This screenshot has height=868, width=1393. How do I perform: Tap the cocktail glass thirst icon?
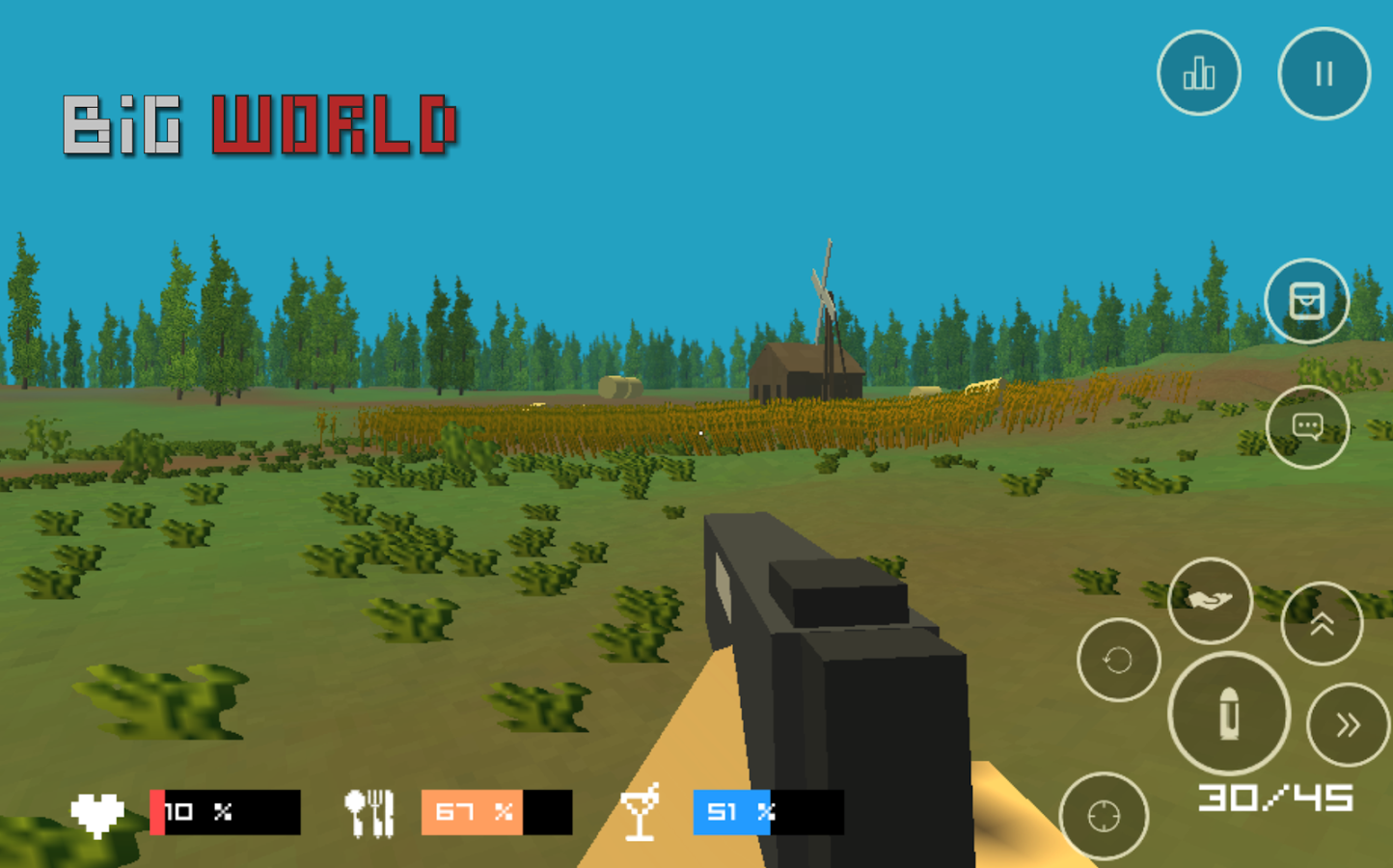642,812
